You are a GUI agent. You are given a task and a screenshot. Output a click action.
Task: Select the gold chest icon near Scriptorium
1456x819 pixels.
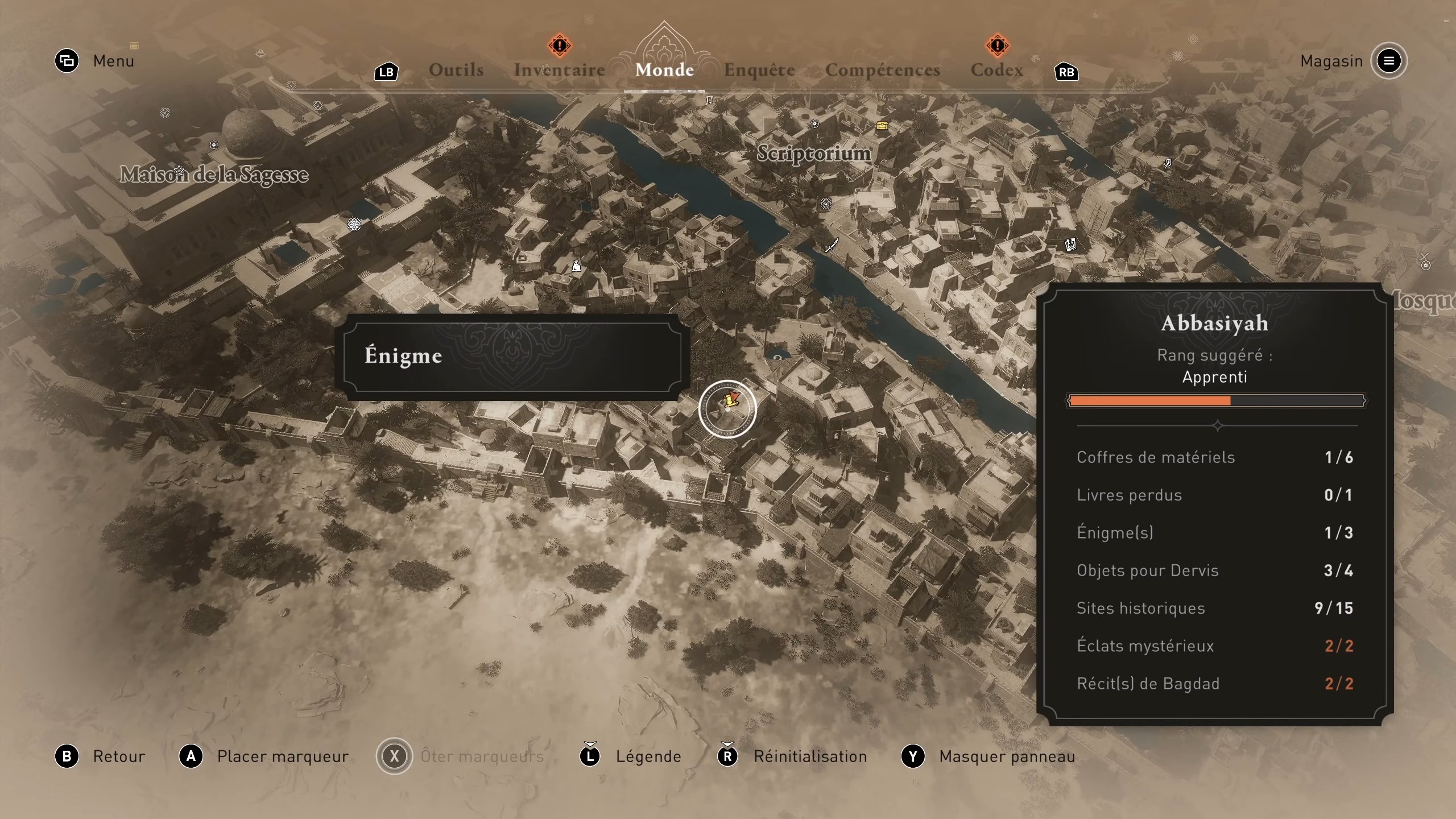point(882,126)
